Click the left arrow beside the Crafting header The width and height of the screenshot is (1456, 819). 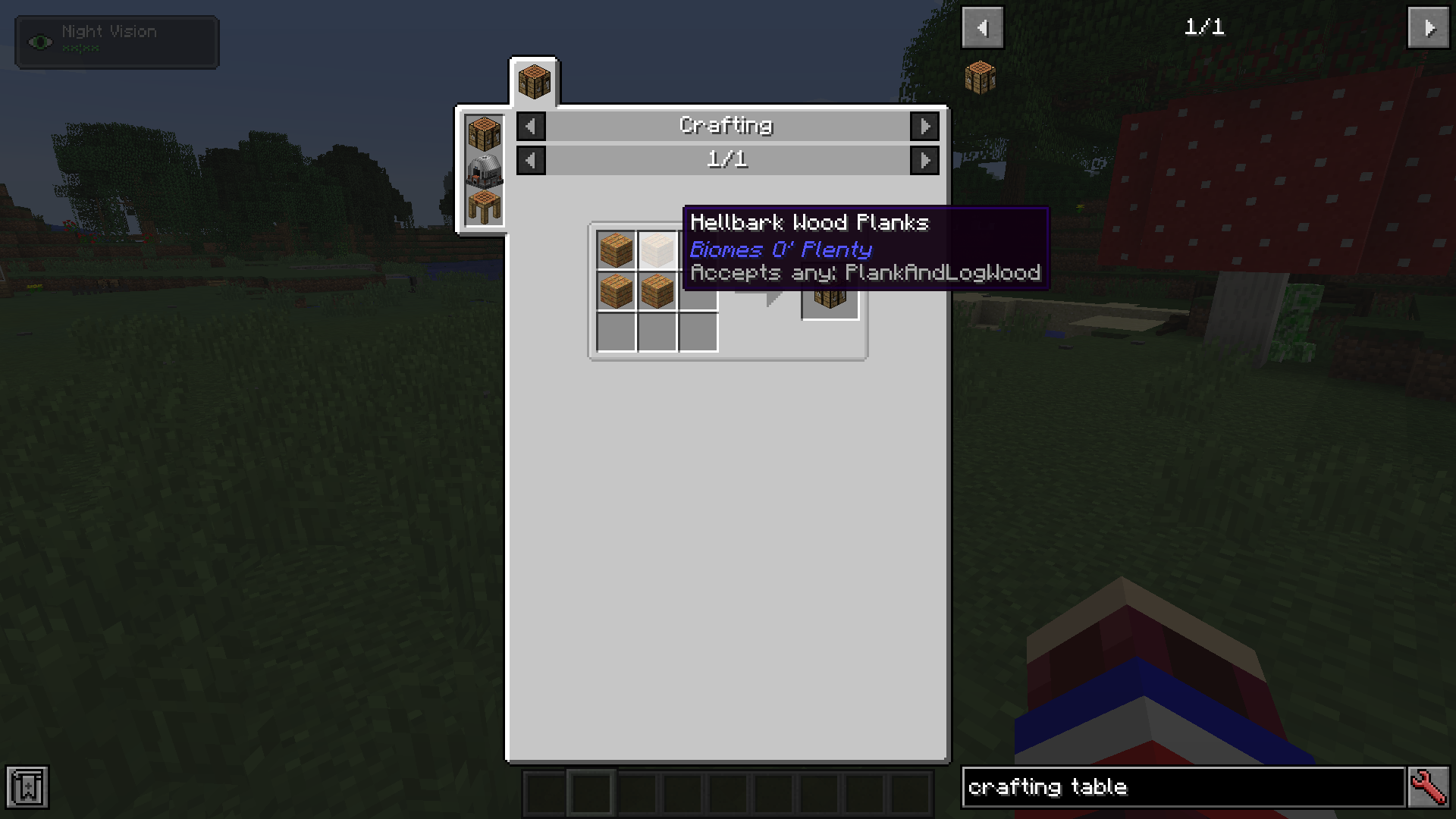pos(530,126)
